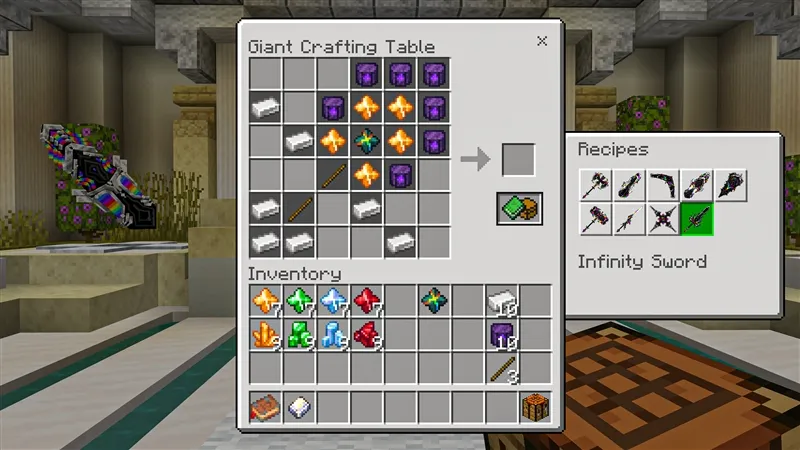Close the Giant Crafting Table window
The width and height of the screenshot is (800, 450).
coord(542,41)
